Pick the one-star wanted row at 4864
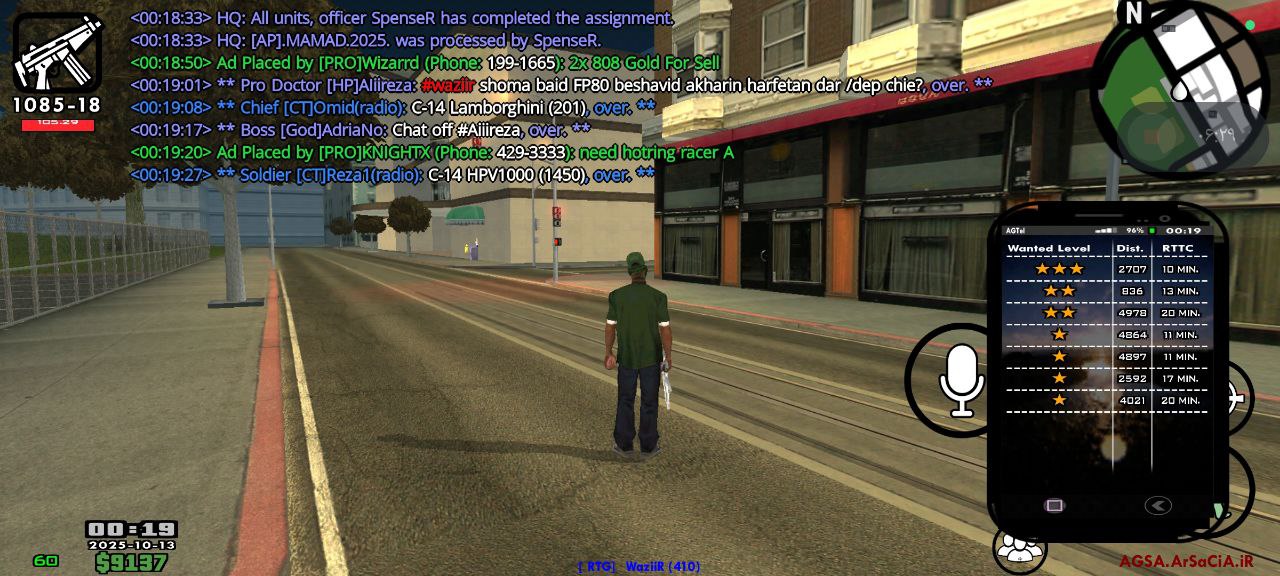Viewport: 1280px width, 576px height. [1105, 335]
